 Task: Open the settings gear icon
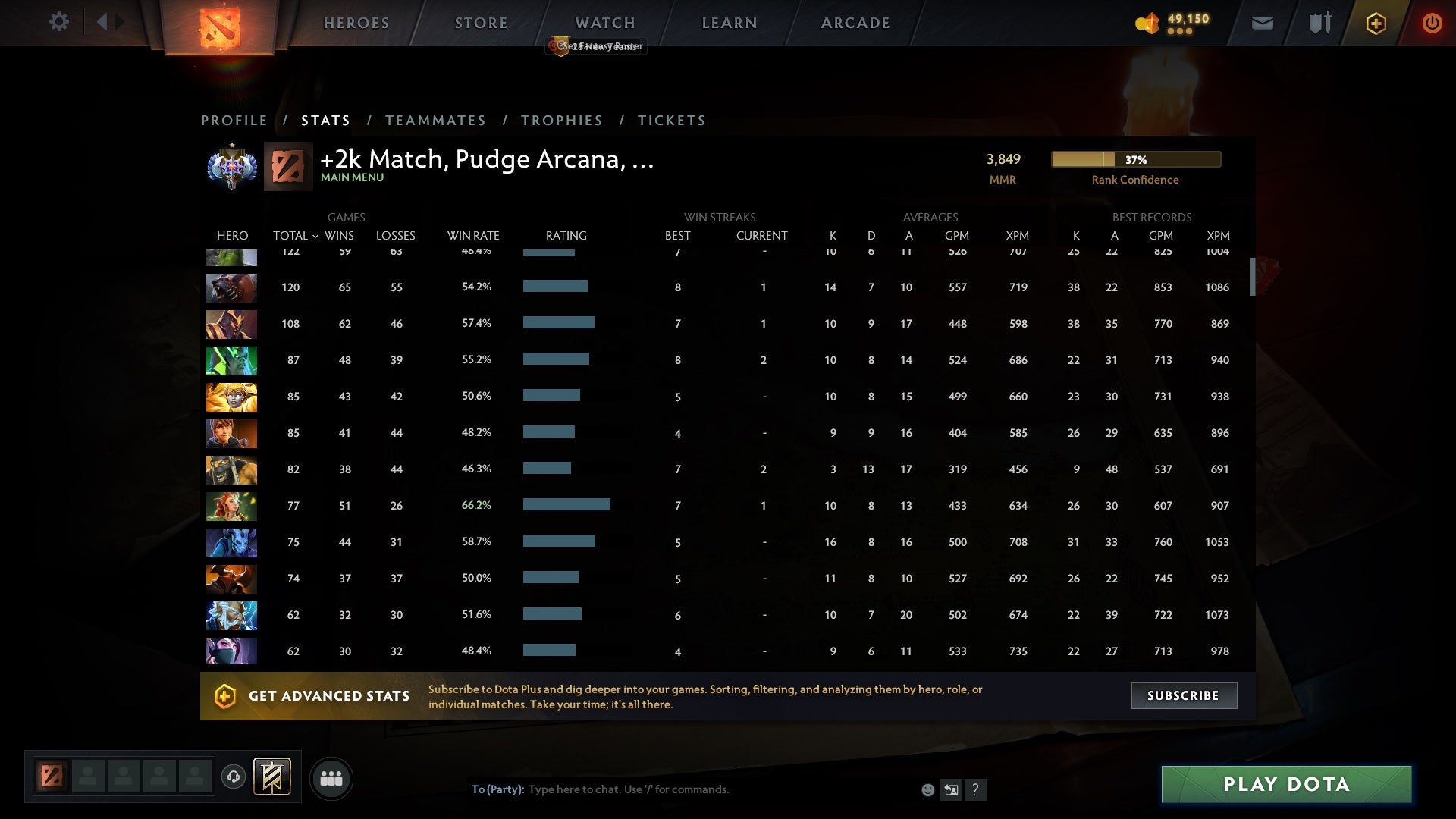[59, 22]
